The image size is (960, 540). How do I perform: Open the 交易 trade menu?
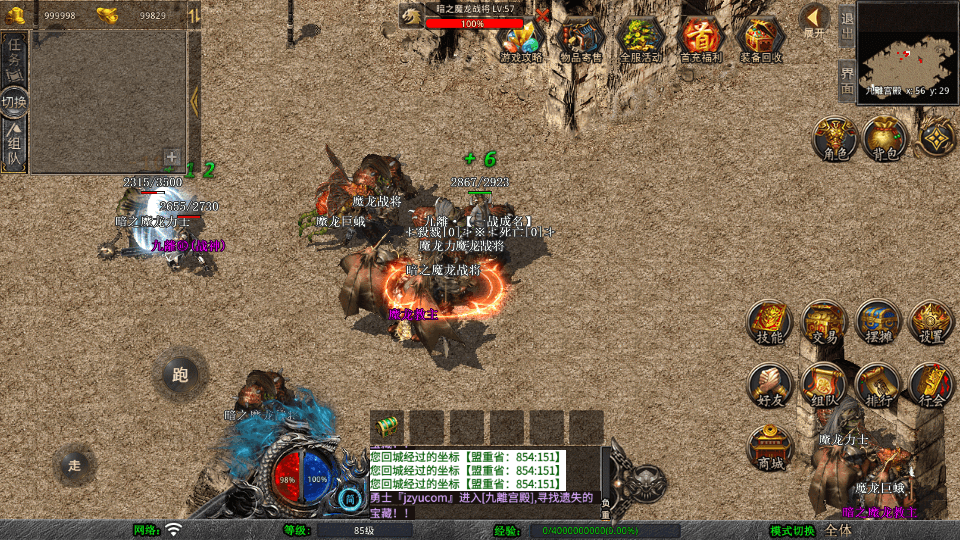(x=824, y=322)
